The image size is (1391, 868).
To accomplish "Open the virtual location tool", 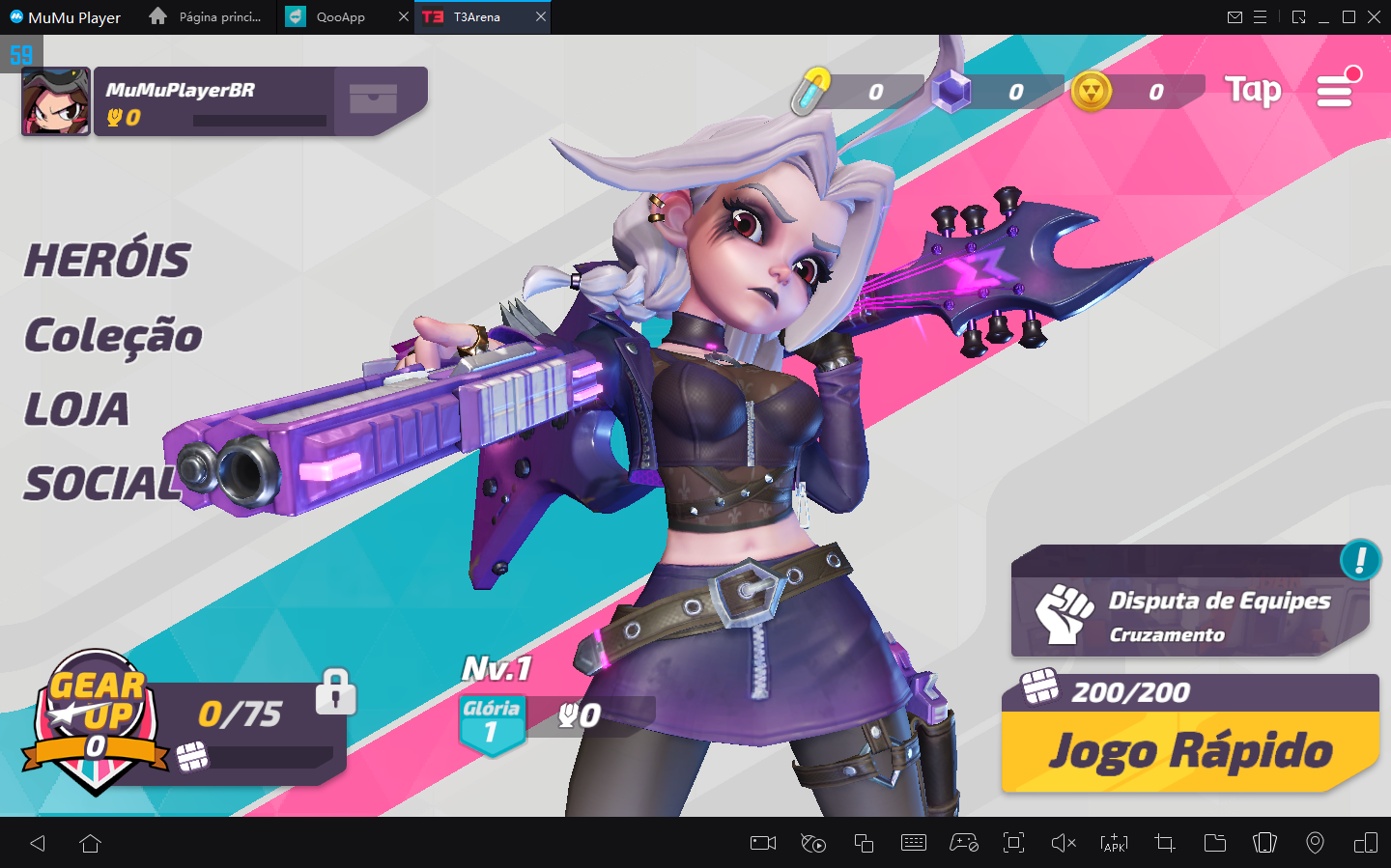I will click(1315, 843).
